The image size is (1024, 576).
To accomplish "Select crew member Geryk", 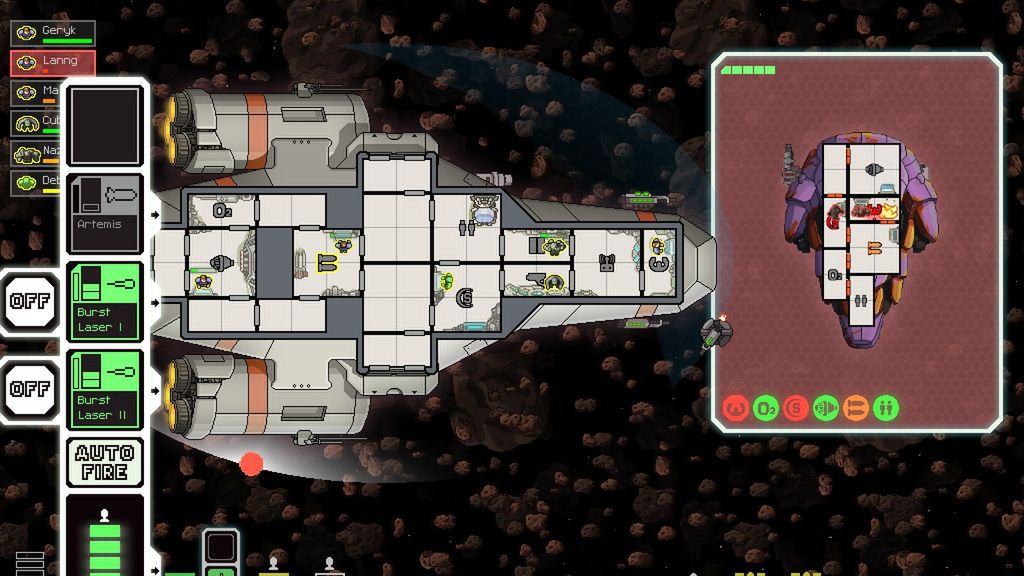I will (x=53, y=33).
